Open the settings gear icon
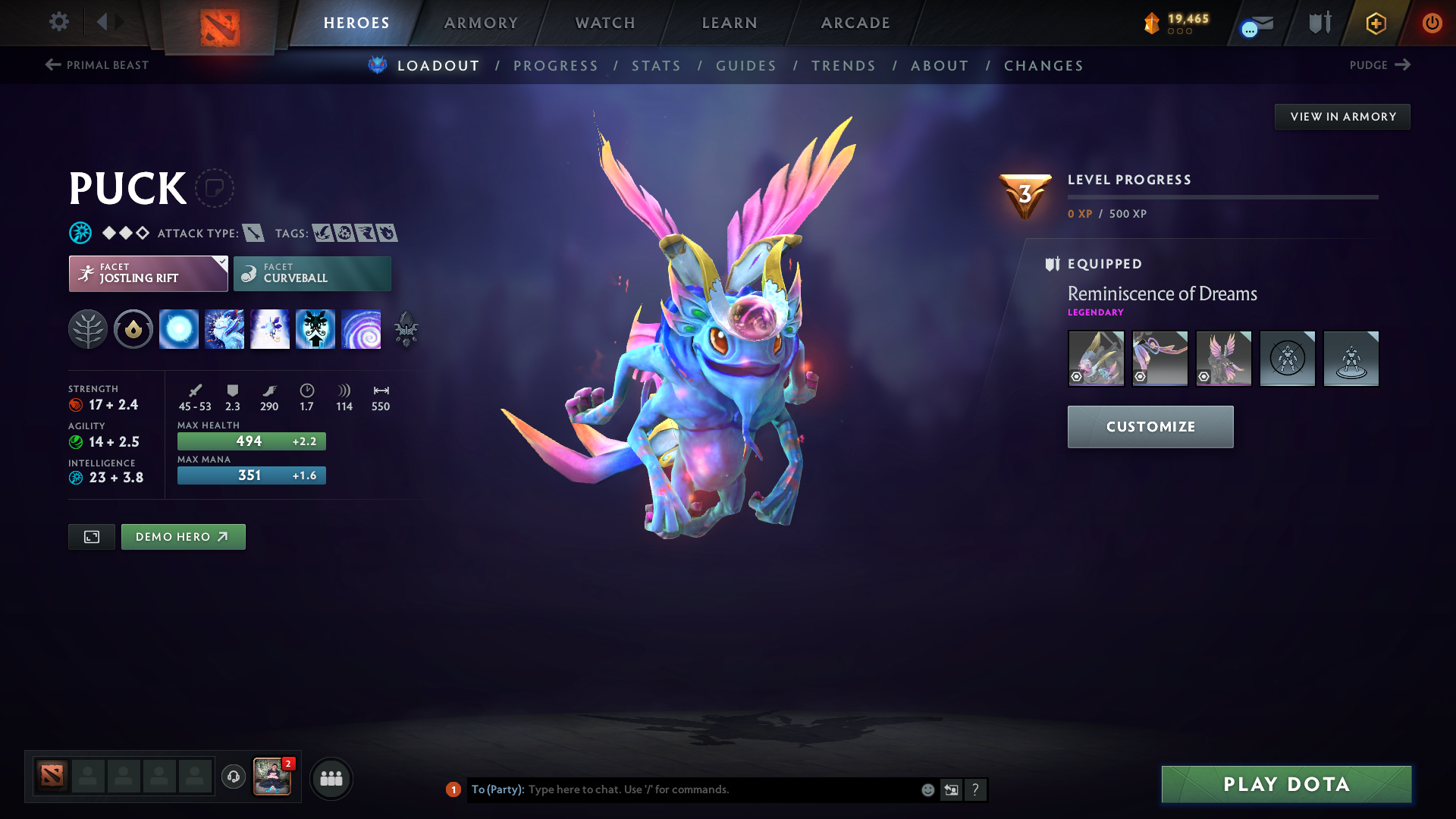Image resolution: width=1456 pixels, height=819 pixels. point(58,22)
